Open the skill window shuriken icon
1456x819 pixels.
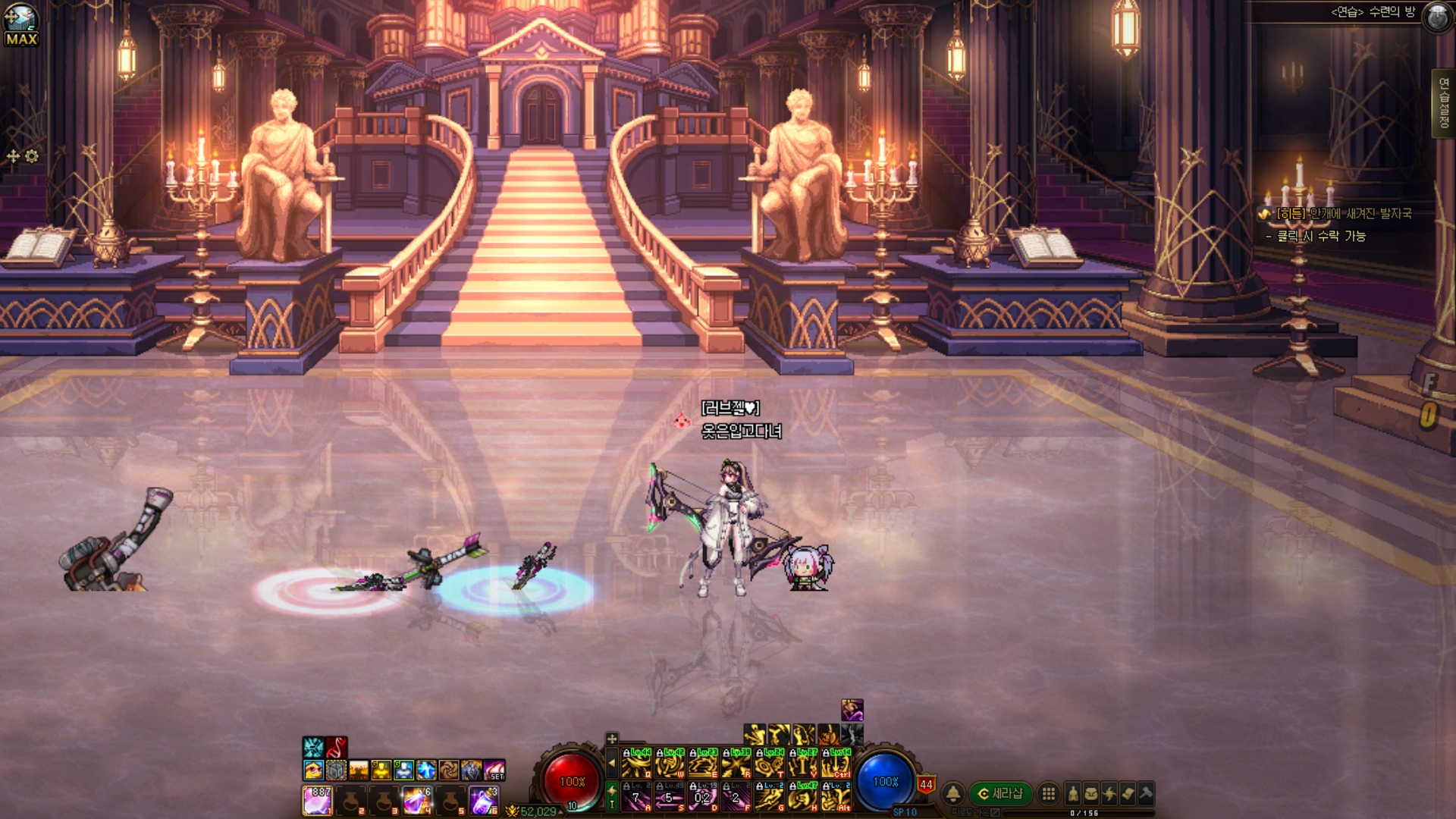click(1109, 793)
